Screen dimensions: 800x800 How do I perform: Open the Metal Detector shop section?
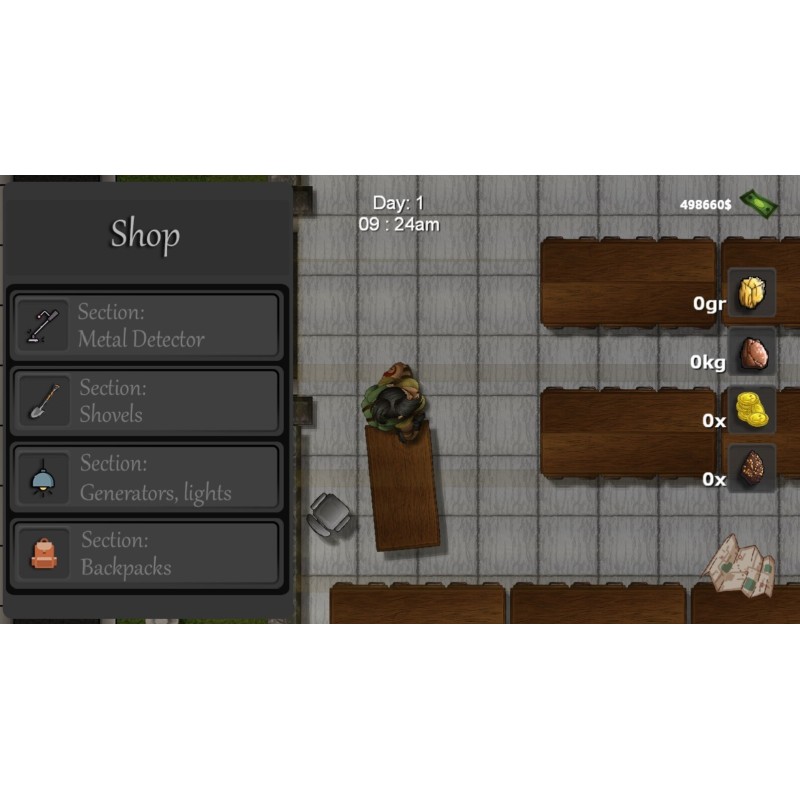(x=146, y=326)
